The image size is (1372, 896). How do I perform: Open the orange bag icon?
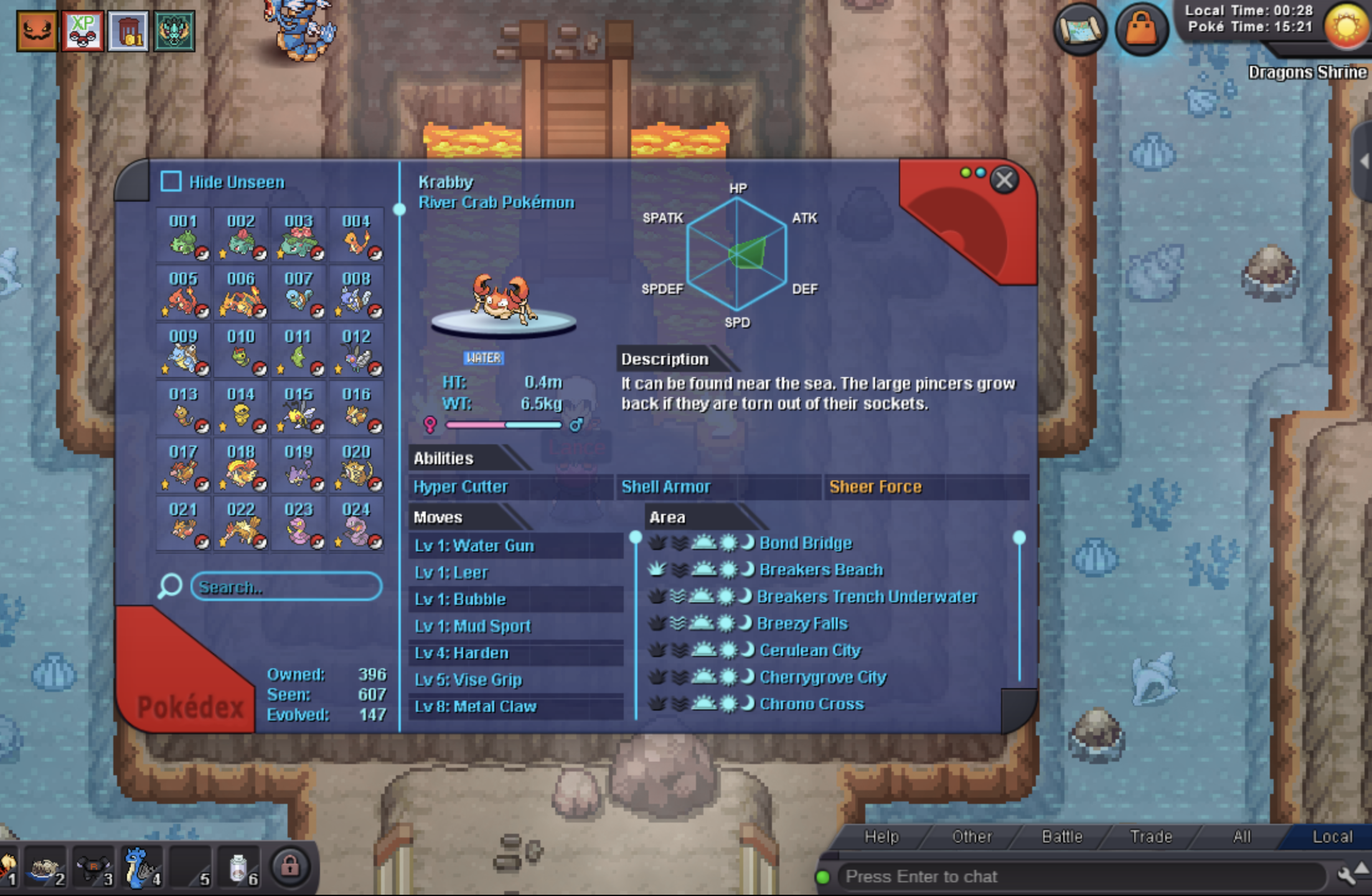coord(1142,29)
